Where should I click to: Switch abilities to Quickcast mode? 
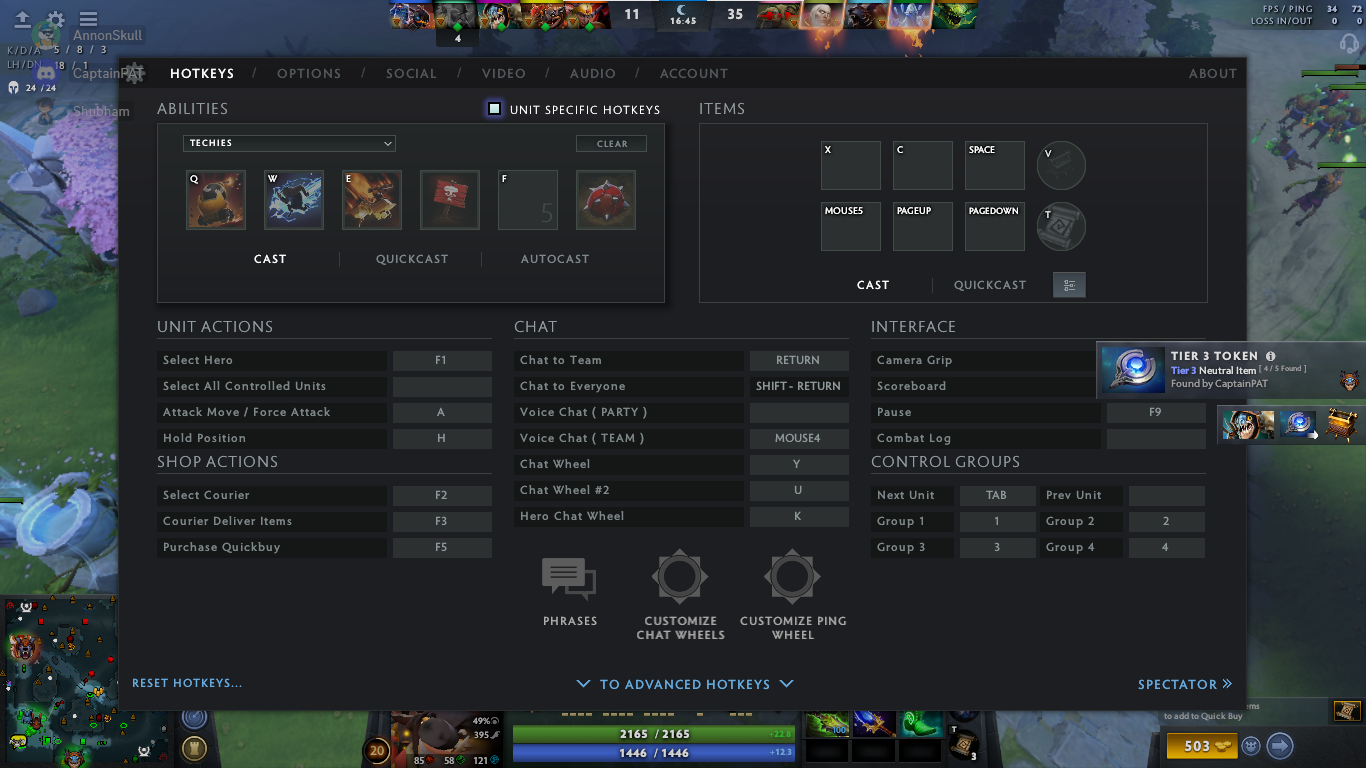412,259
